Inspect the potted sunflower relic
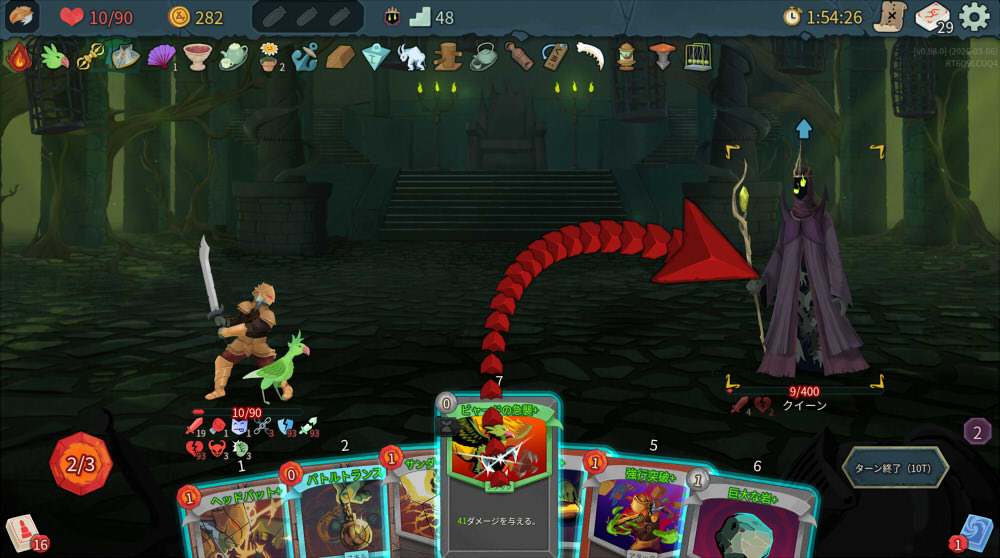Screen dimensions: 1000x558 point(268,56)
